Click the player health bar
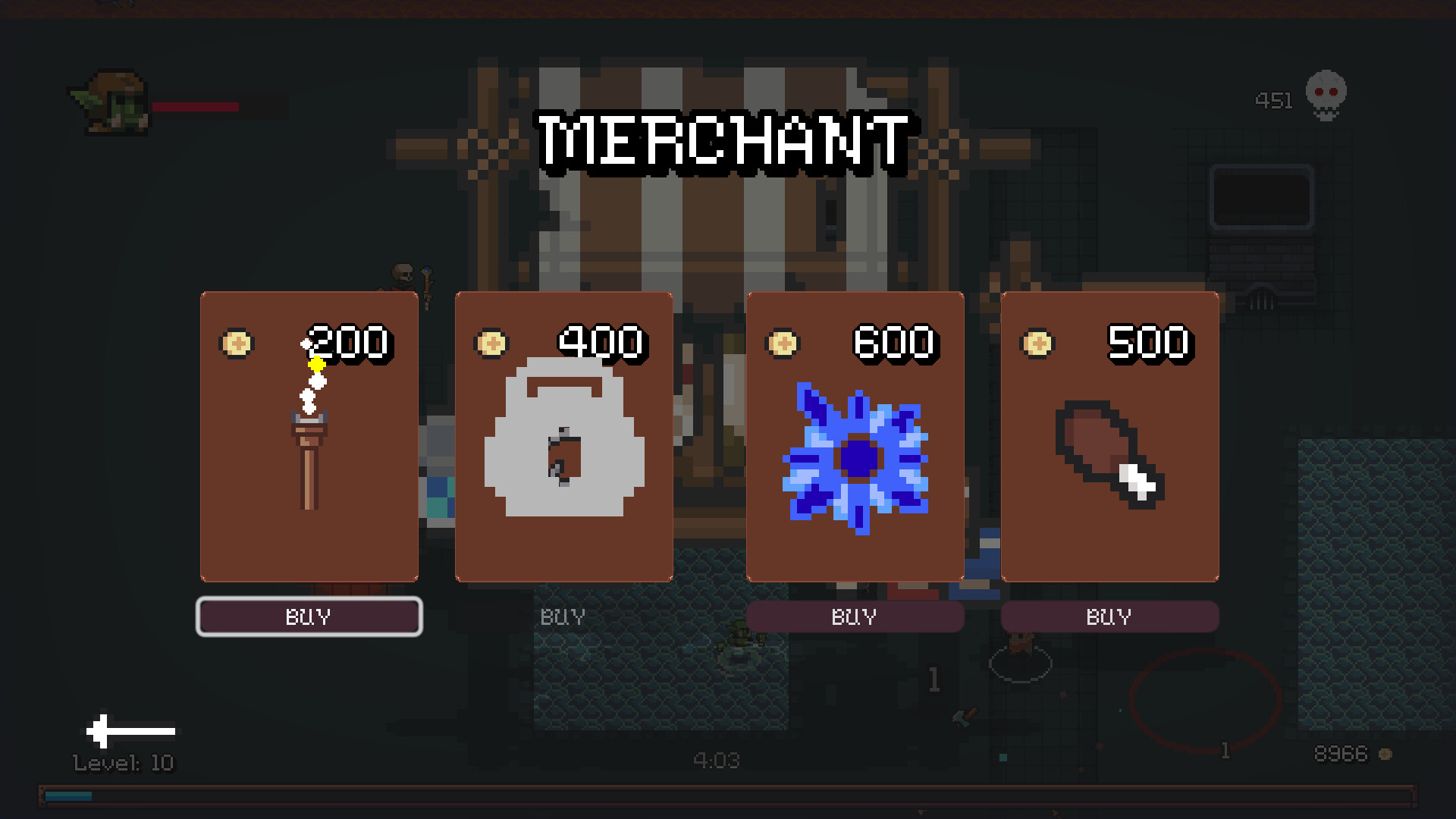Screen dimensions: 1456x819 click(x=199, y=108)
